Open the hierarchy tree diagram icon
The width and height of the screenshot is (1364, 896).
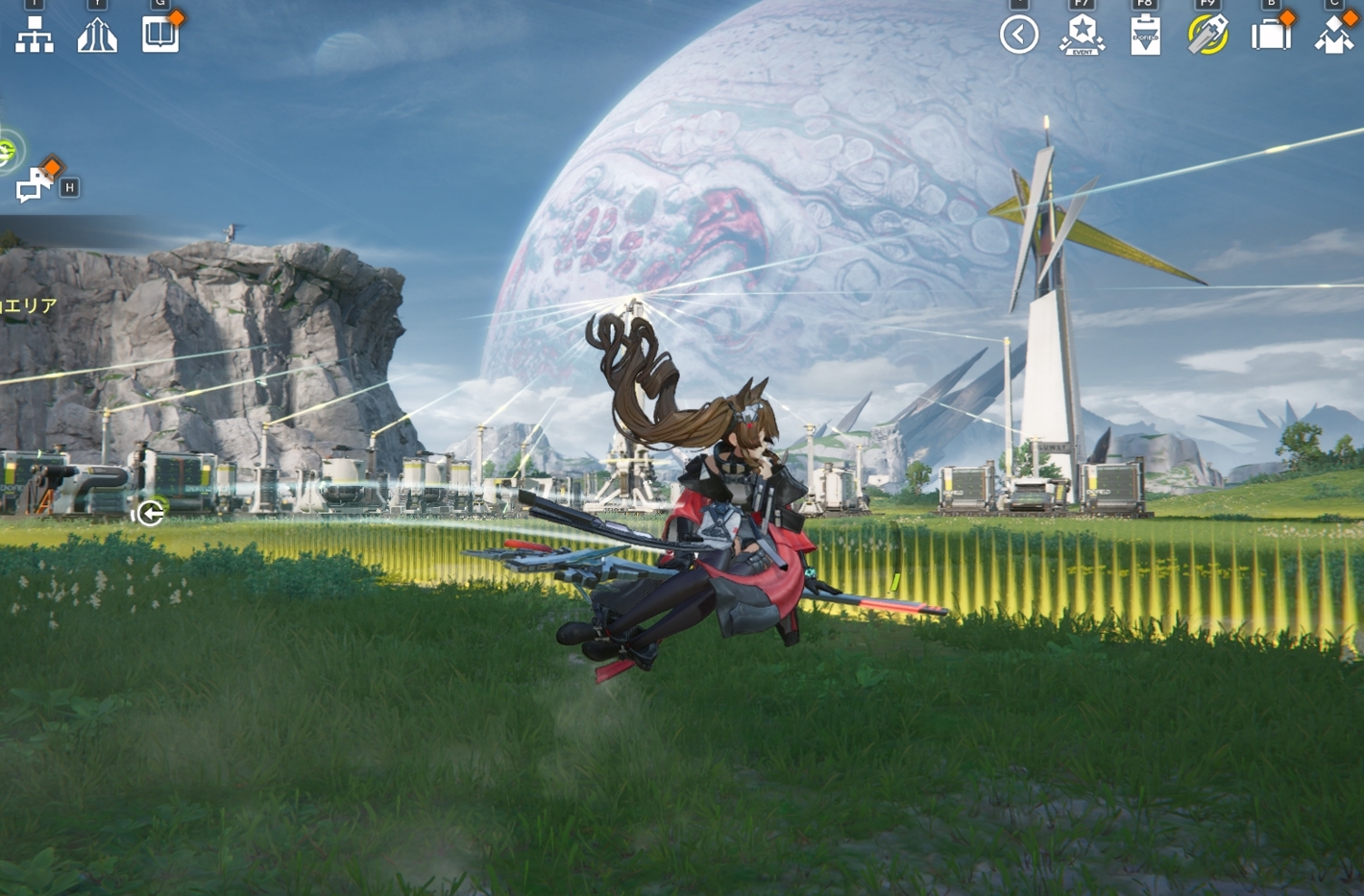35,35
